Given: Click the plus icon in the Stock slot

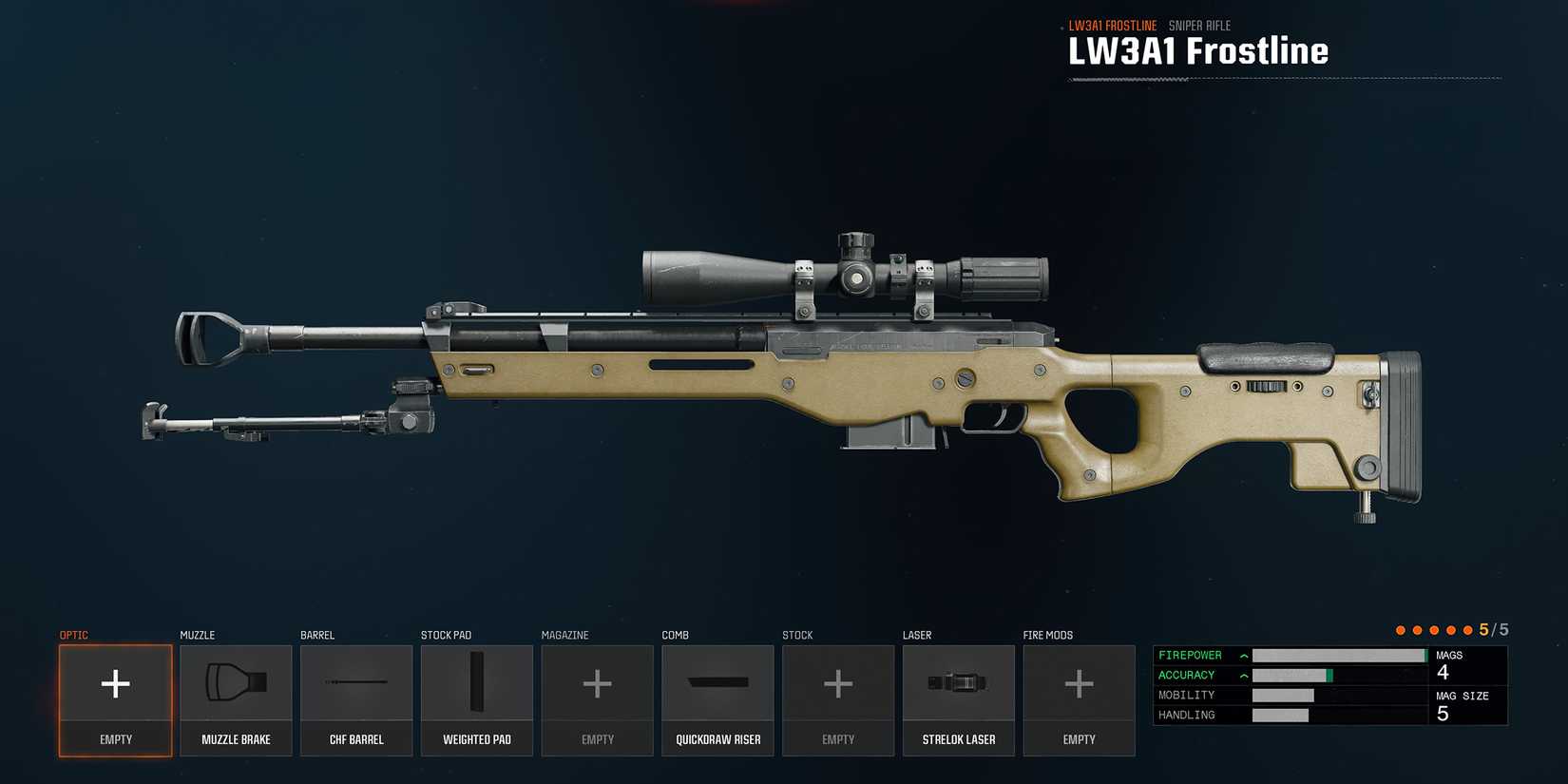Looking at the screenshot, I should pyautogui.click(x=838, y=682).
